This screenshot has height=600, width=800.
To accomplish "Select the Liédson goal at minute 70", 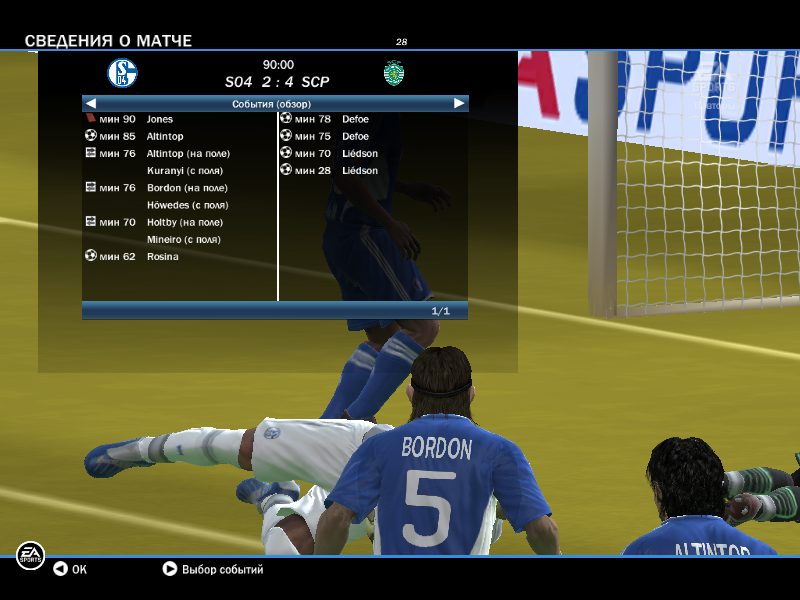I will click(x=359, y=153).
